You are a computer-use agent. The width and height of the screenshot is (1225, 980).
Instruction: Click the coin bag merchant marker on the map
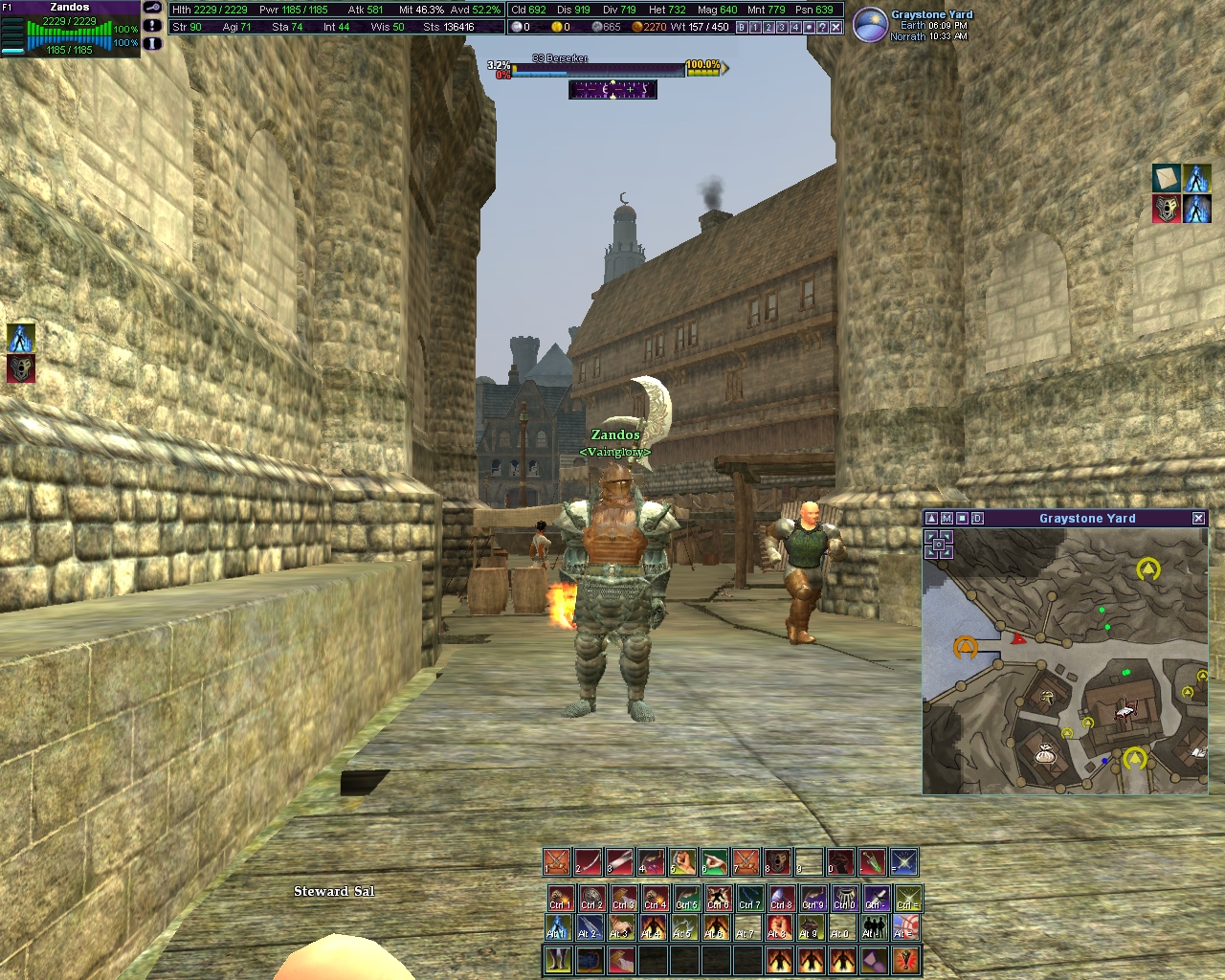click(1044, 755)
